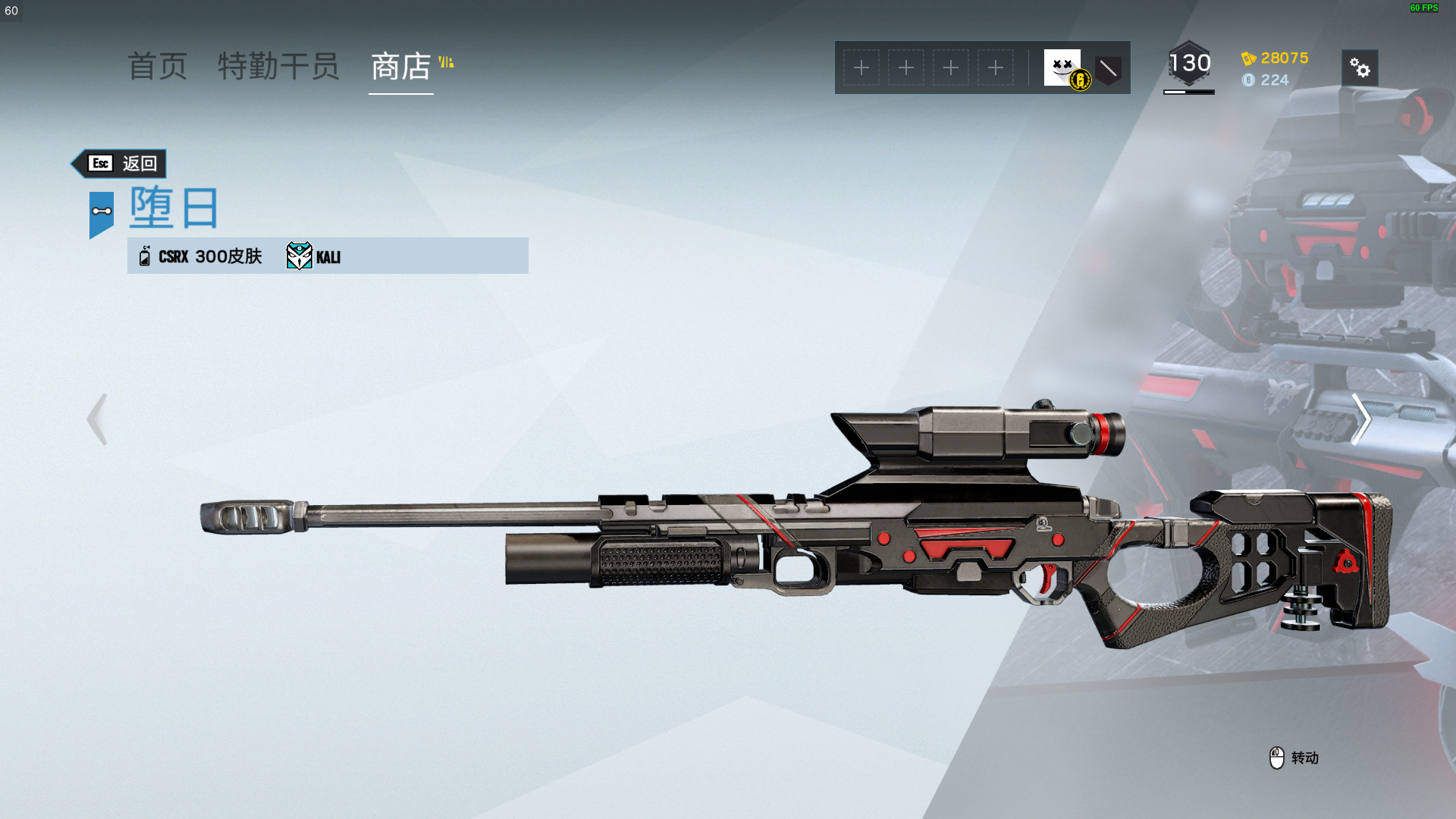Open the gear settings menu
Screen dimensions: 1456x819
coord(1360,68)
